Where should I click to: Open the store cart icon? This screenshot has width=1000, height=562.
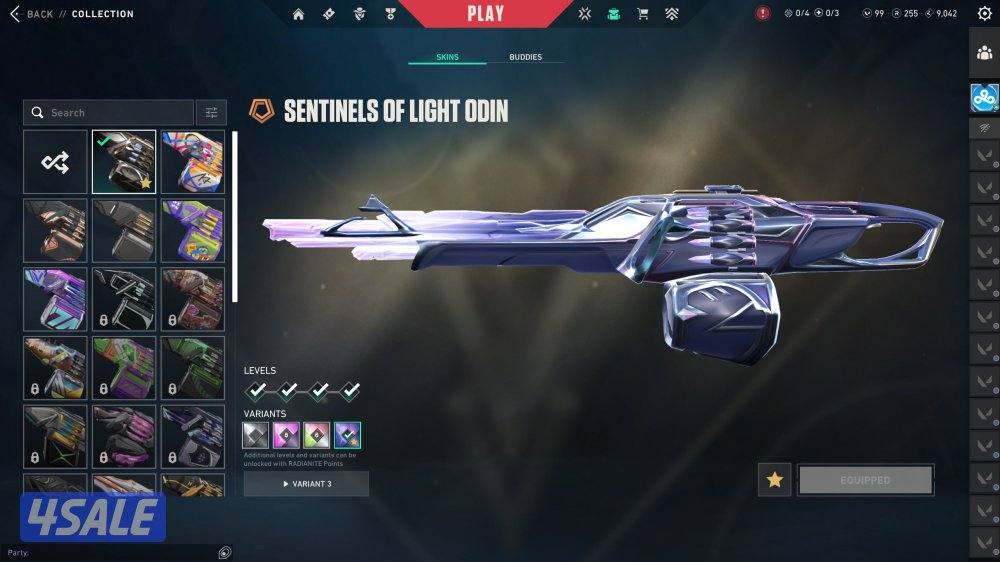[x=643, y=14]
